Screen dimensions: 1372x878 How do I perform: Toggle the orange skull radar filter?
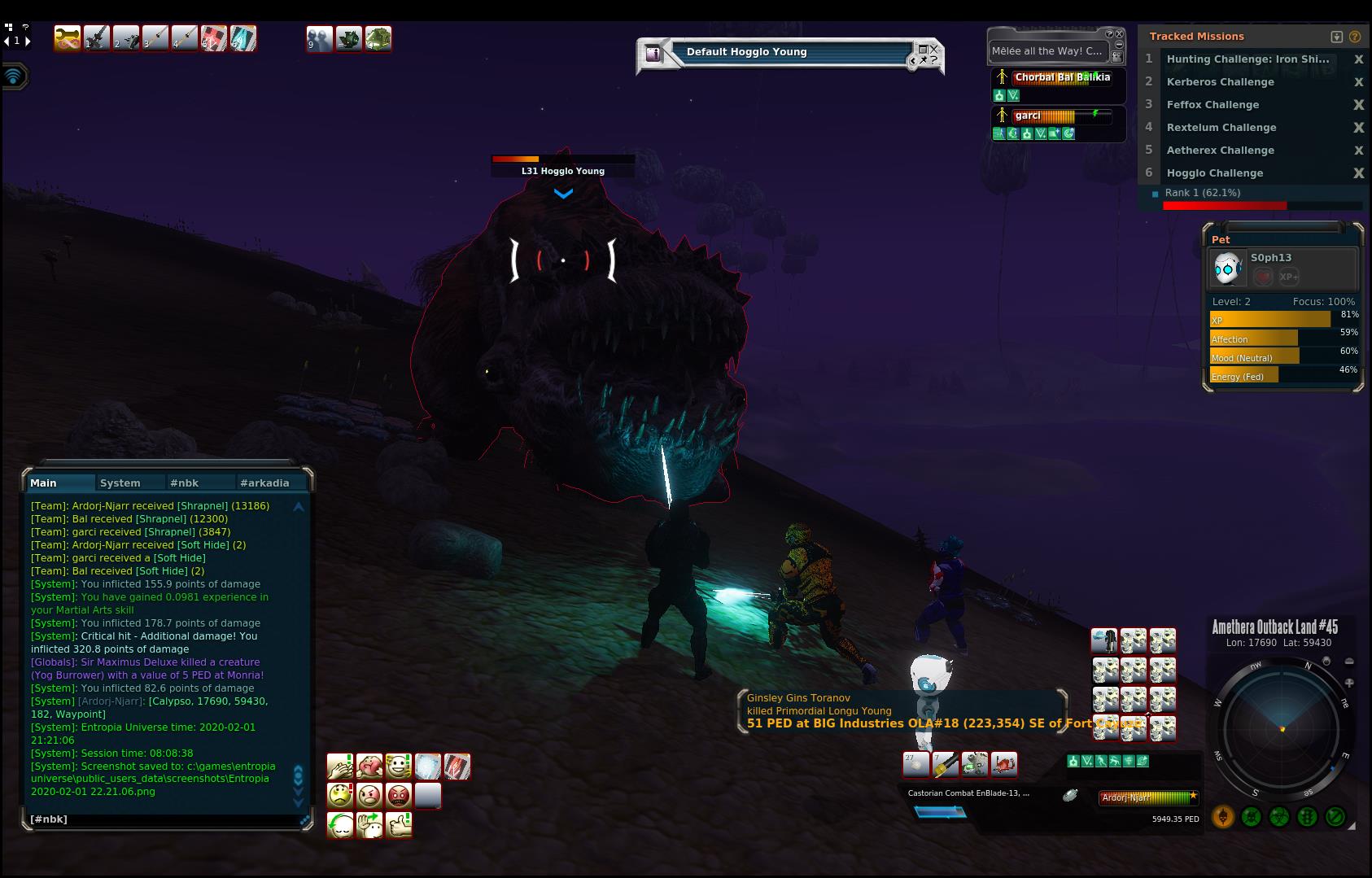tap(1222, 816)
